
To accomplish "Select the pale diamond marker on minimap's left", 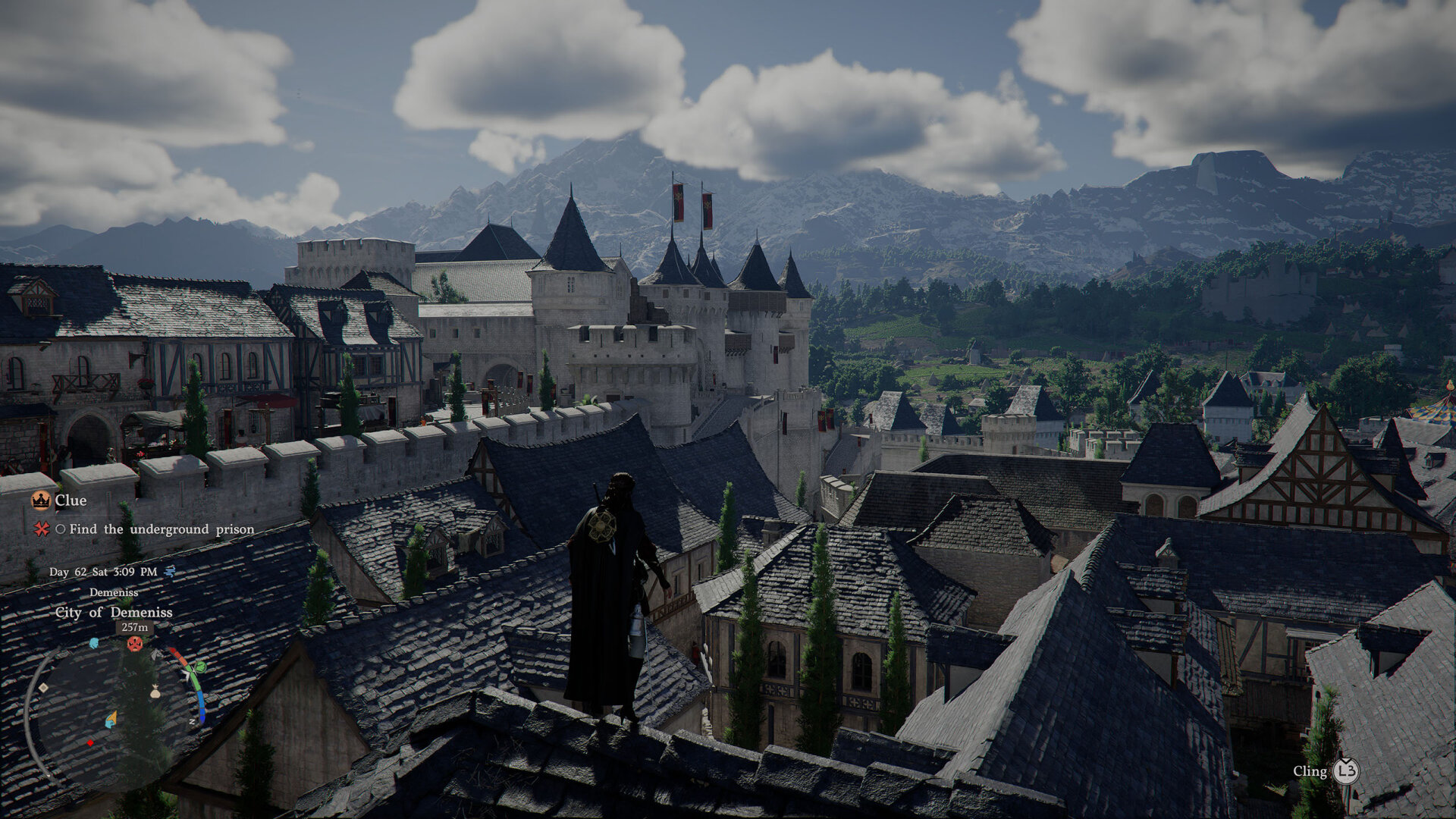I will [43, 688].
